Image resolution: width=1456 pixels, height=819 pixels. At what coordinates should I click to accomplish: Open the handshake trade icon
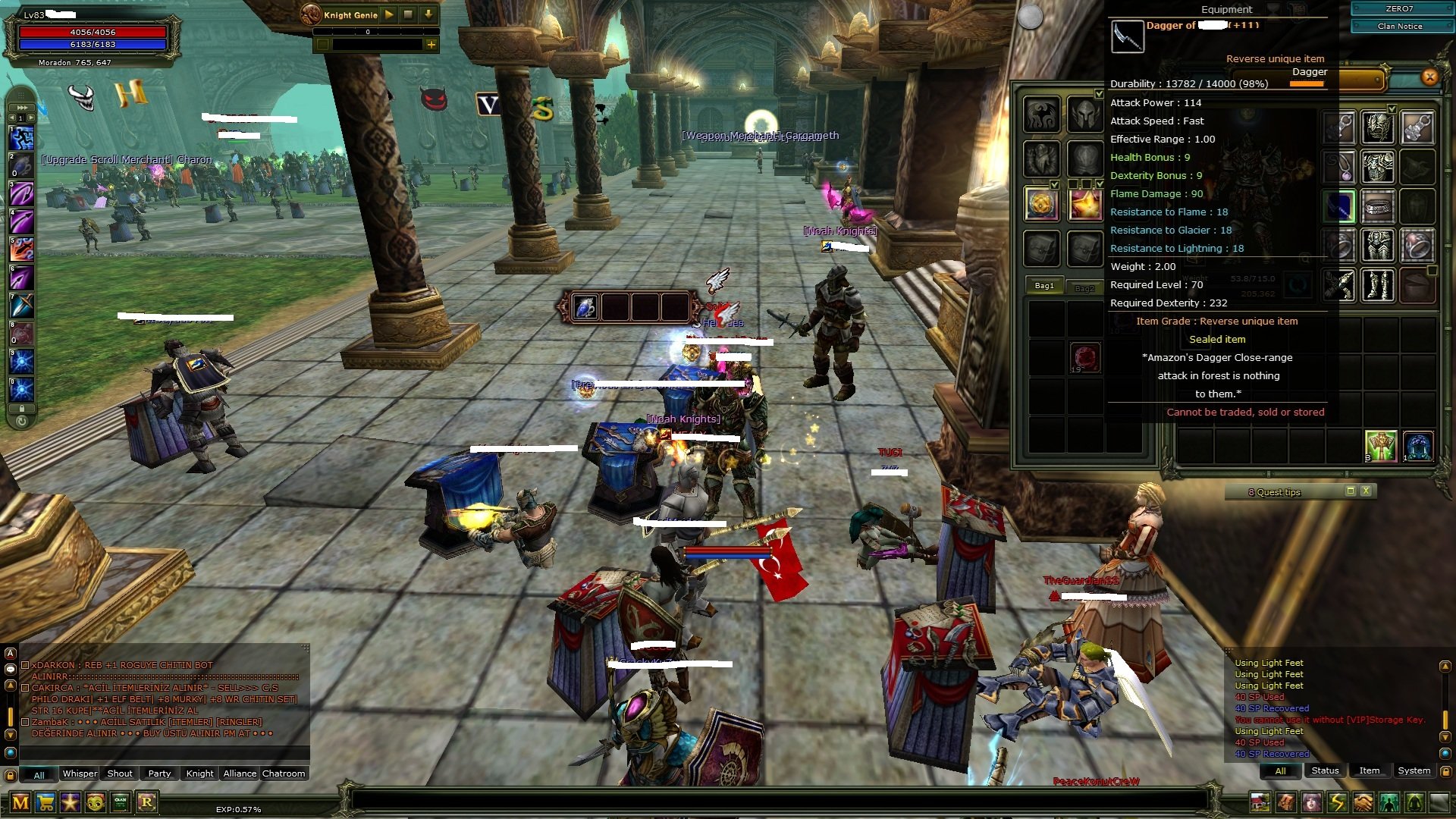point(1363,802)
